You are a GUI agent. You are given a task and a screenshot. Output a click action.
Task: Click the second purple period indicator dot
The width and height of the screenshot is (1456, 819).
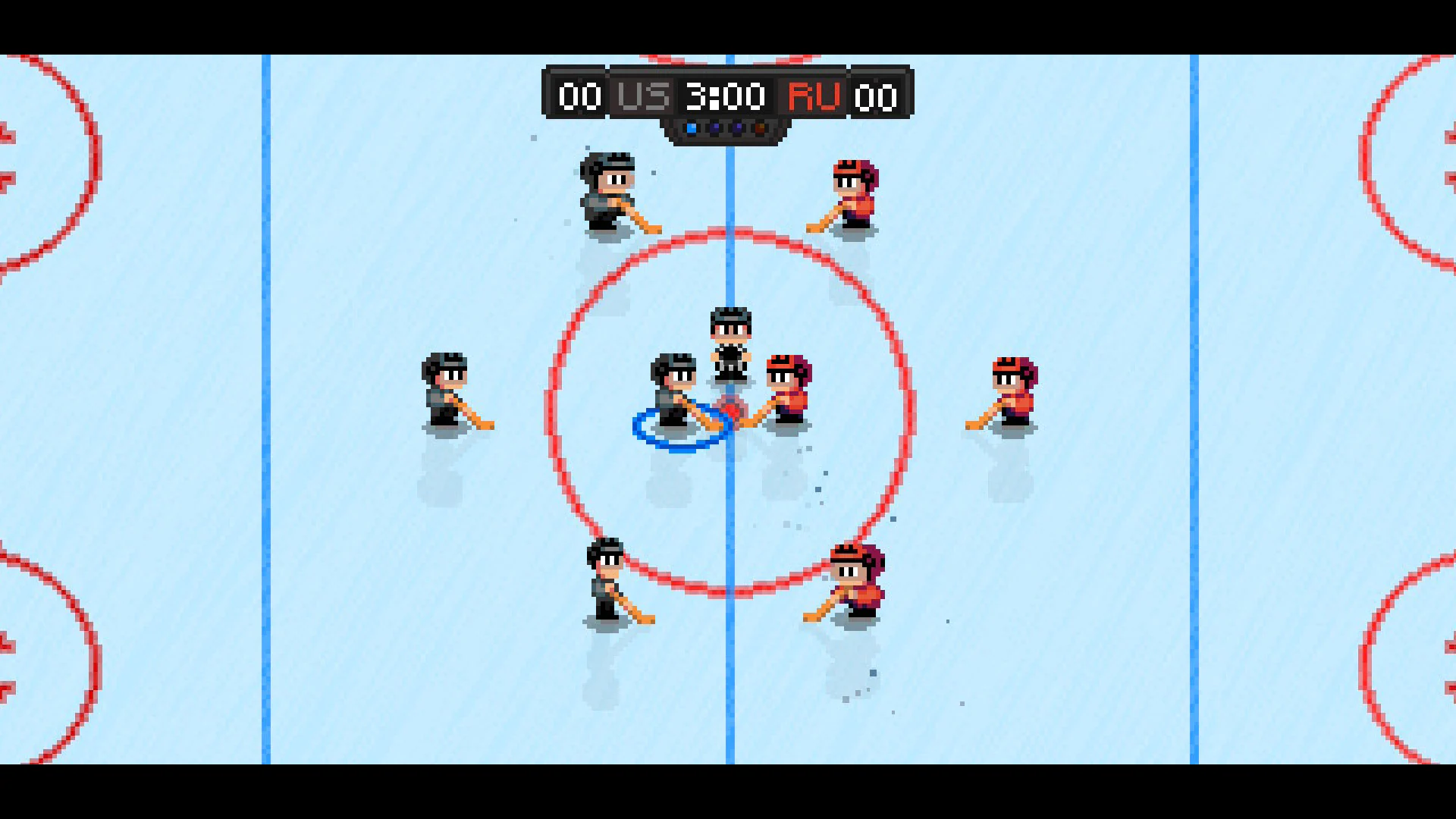point(737,127)
